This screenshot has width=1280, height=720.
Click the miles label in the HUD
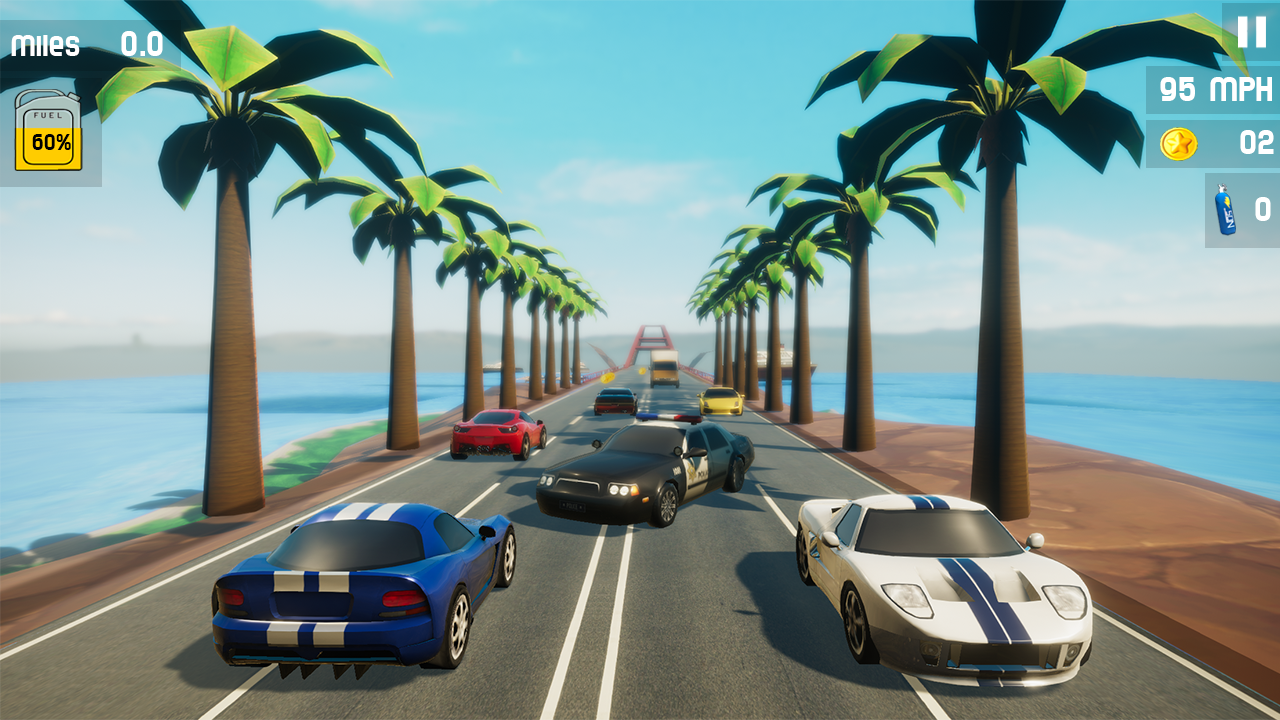point(44,44)
